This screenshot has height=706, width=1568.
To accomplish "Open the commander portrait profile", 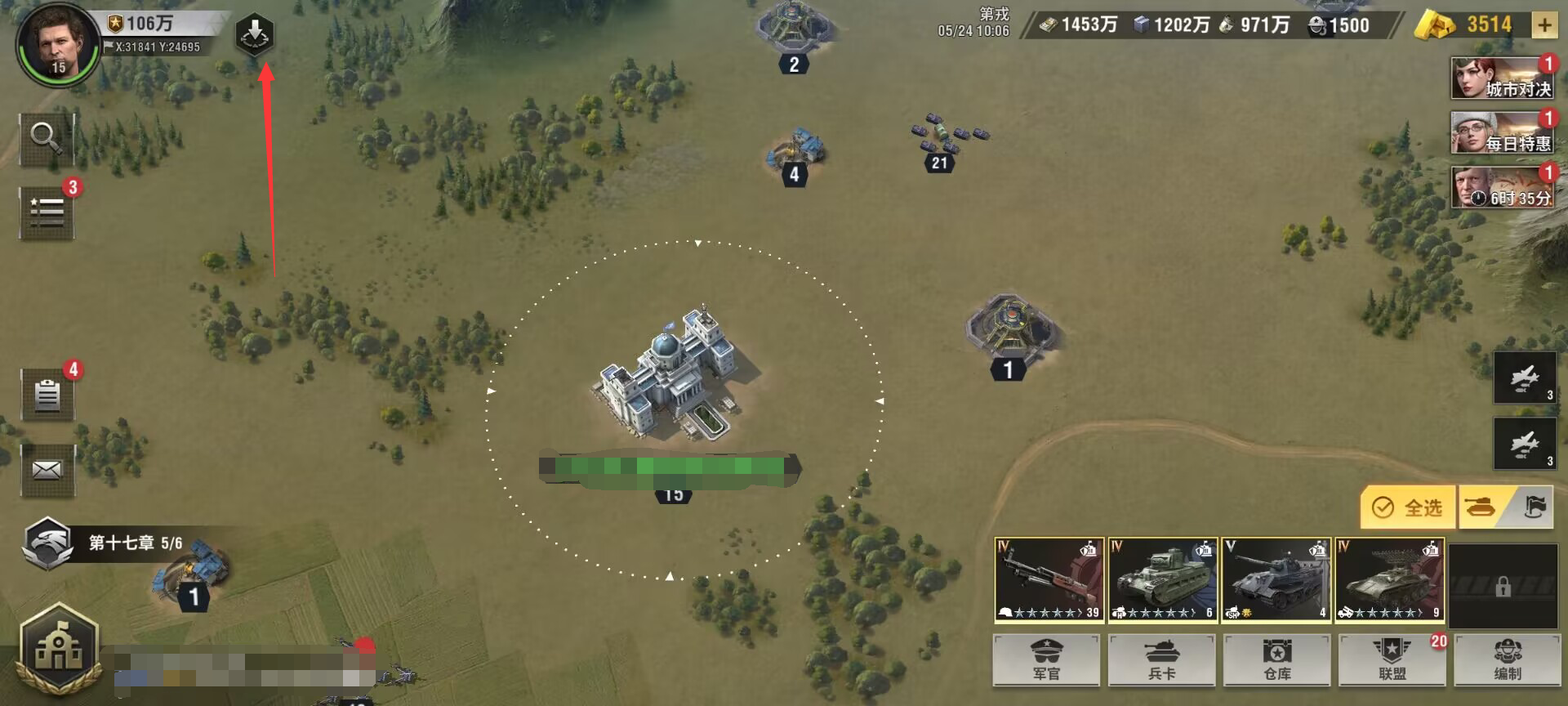I will (56, 42).
